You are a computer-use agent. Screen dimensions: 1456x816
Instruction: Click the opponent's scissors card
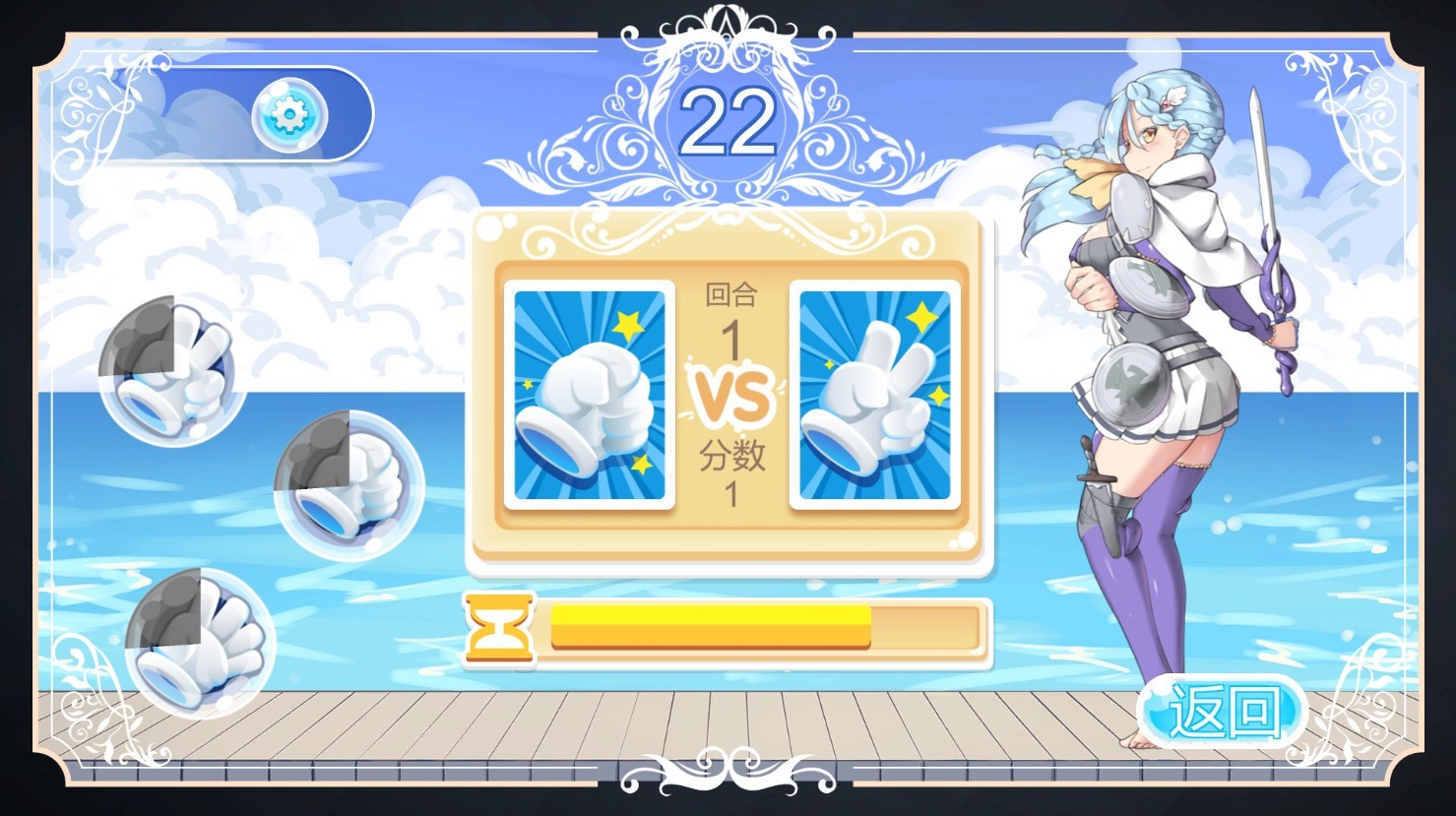click(x=875, y=394)
